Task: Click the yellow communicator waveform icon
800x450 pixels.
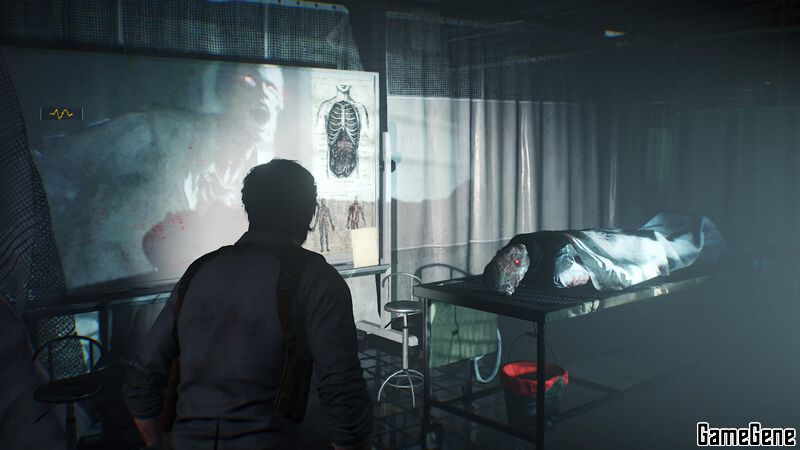Action: click(x=60, y=114)
